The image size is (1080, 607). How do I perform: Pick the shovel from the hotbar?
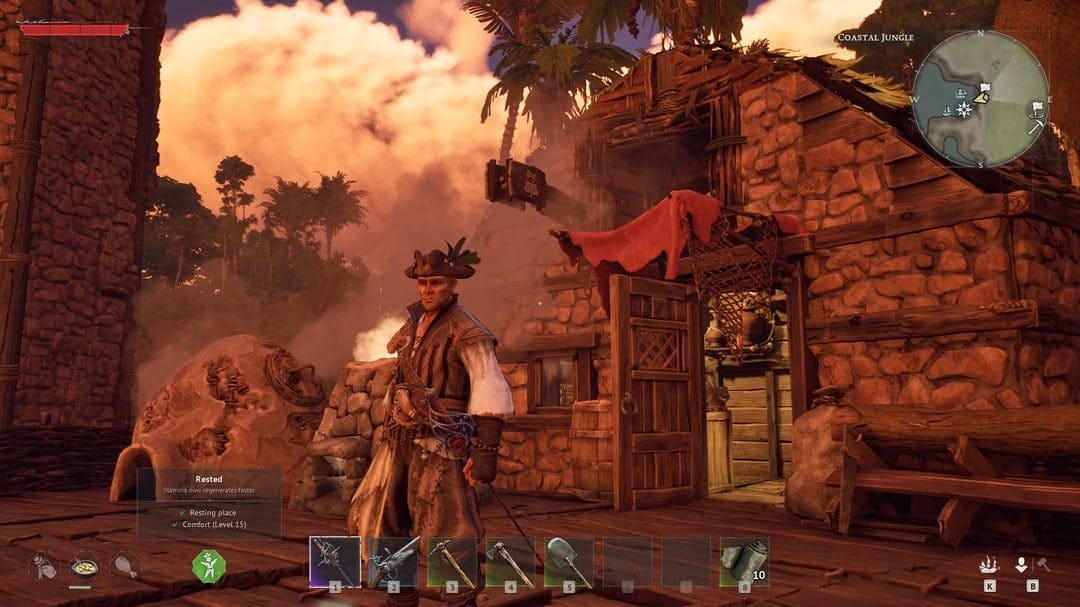coord(568,561)
